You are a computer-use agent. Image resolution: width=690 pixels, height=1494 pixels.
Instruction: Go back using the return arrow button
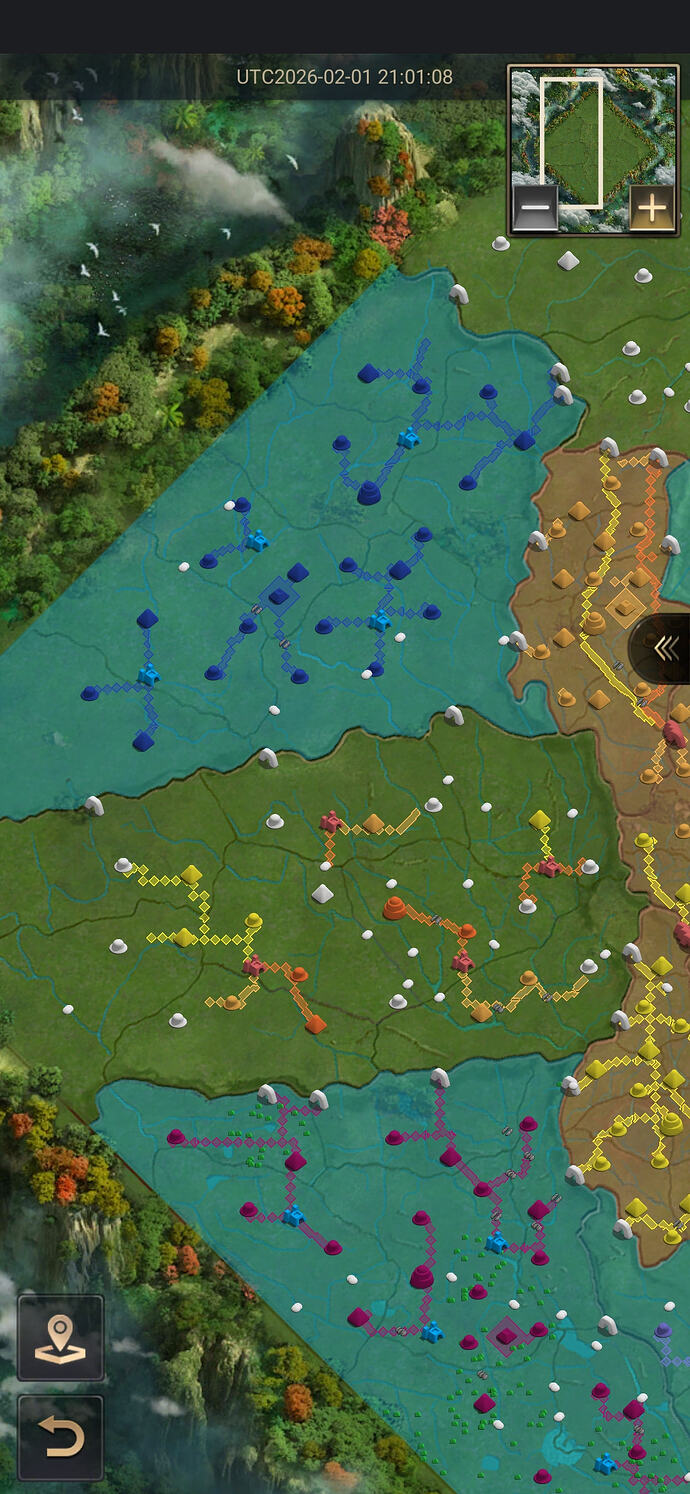[60, 1438]
